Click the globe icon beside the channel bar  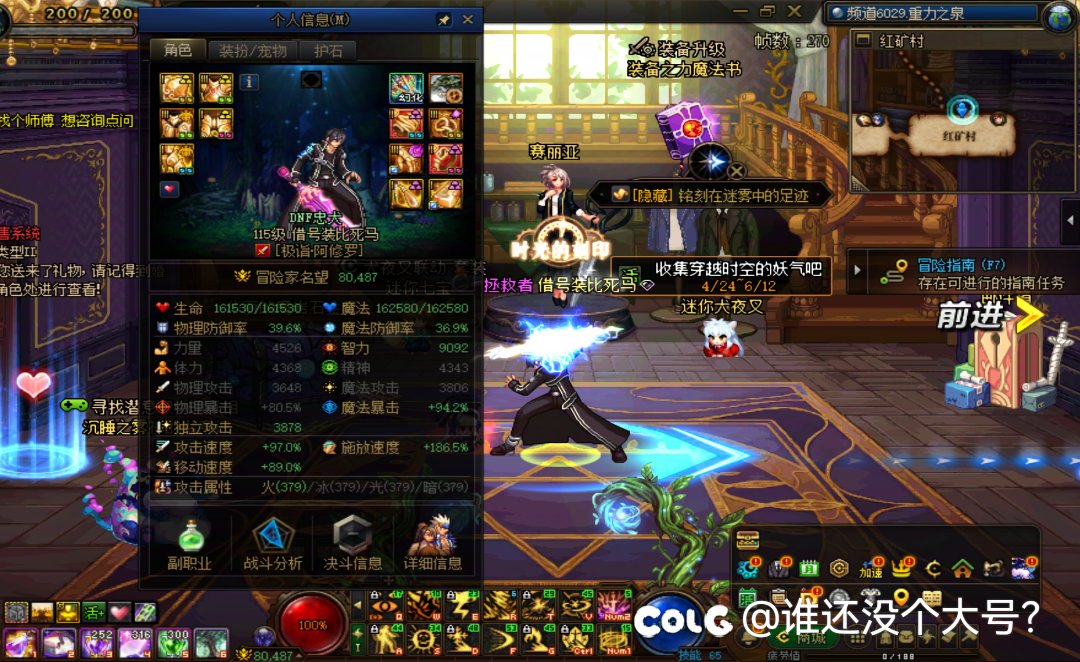click(1058, 16)
